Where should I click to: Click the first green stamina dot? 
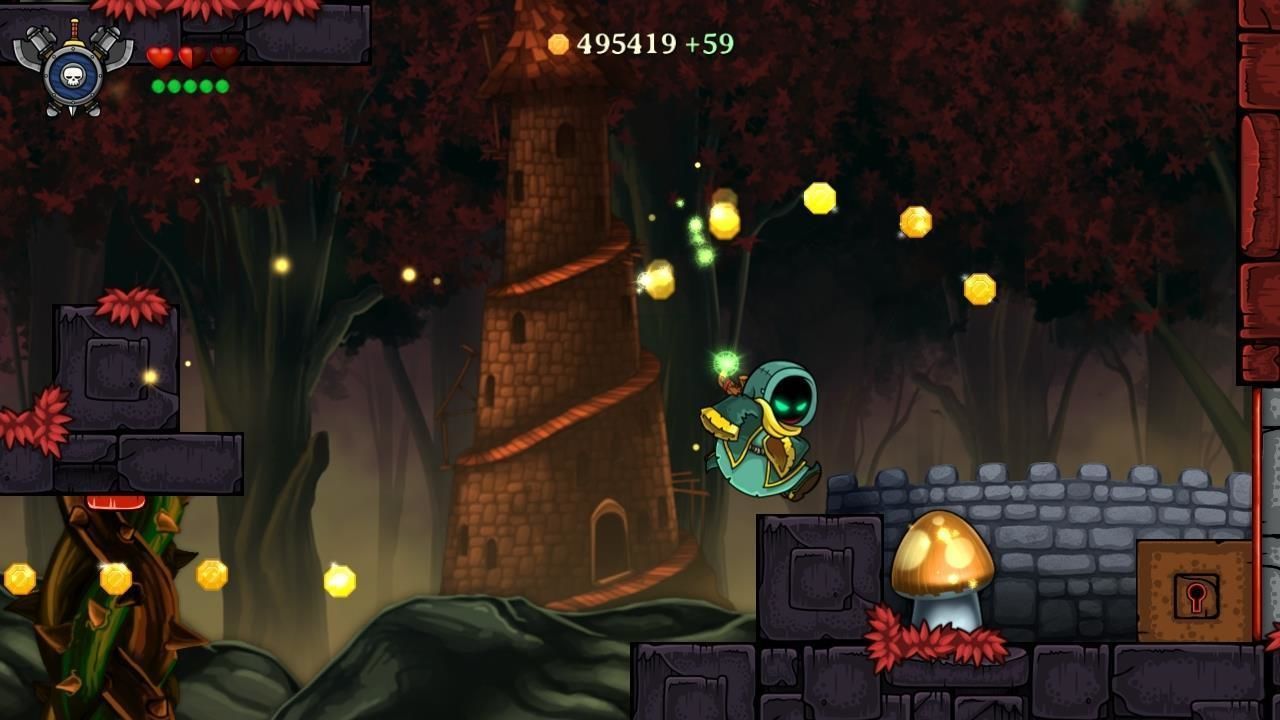point(158,86)
